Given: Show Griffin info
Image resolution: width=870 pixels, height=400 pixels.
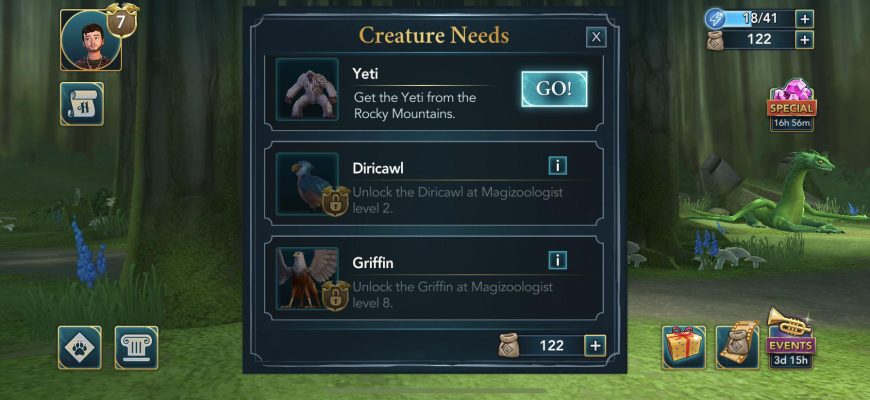Looking at the screenshot, I should pyautogui.click(x=557, y=260).
